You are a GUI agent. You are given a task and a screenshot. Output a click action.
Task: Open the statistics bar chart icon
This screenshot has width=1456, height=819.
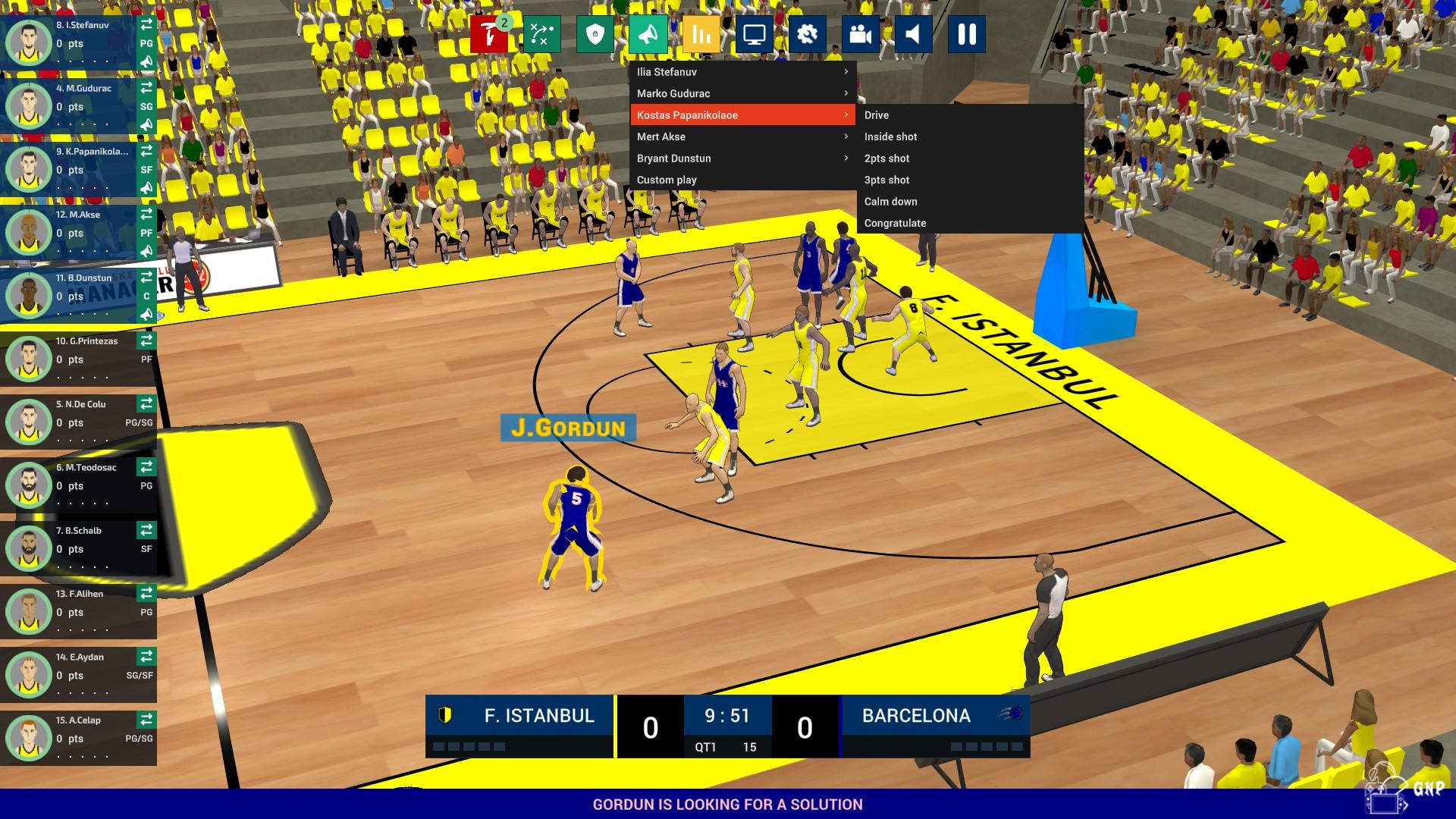coord(701,34)
